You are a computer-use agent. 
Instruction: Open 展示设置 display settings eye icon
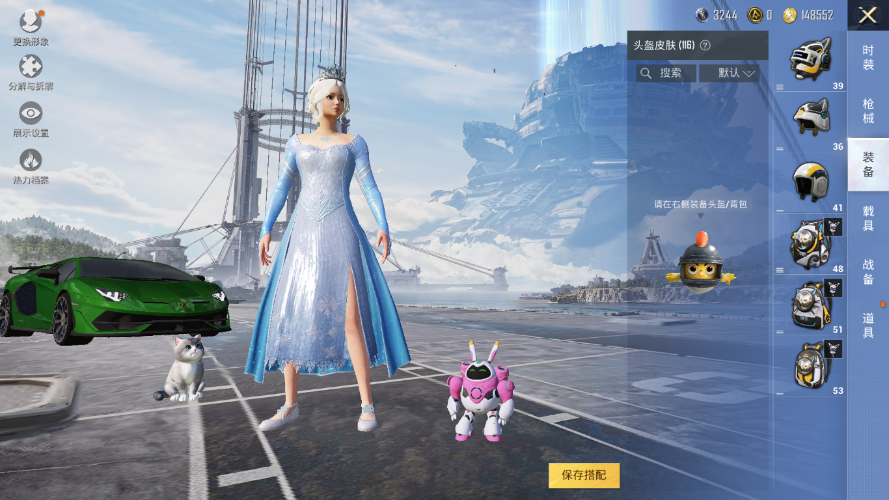[30, 118]
